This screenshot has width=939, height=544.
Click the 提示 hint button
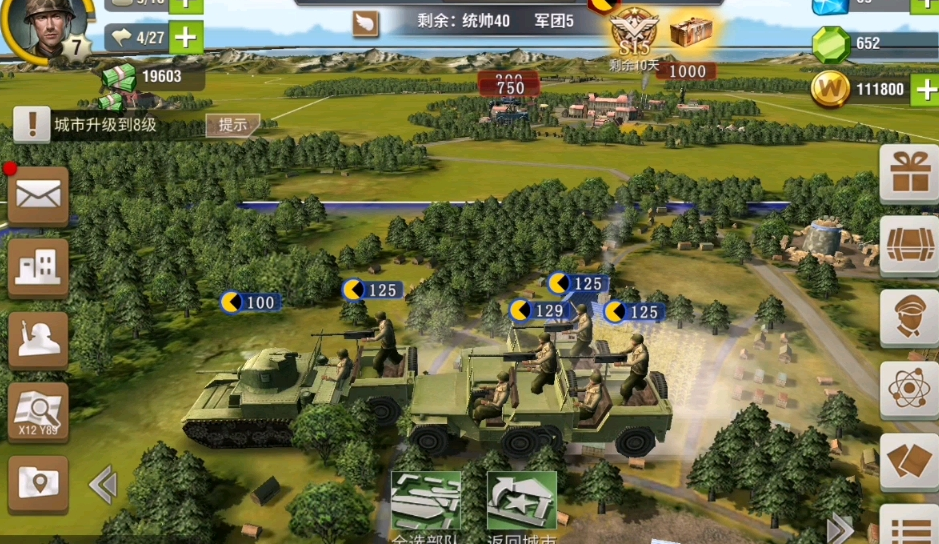[x=232, y=125]
